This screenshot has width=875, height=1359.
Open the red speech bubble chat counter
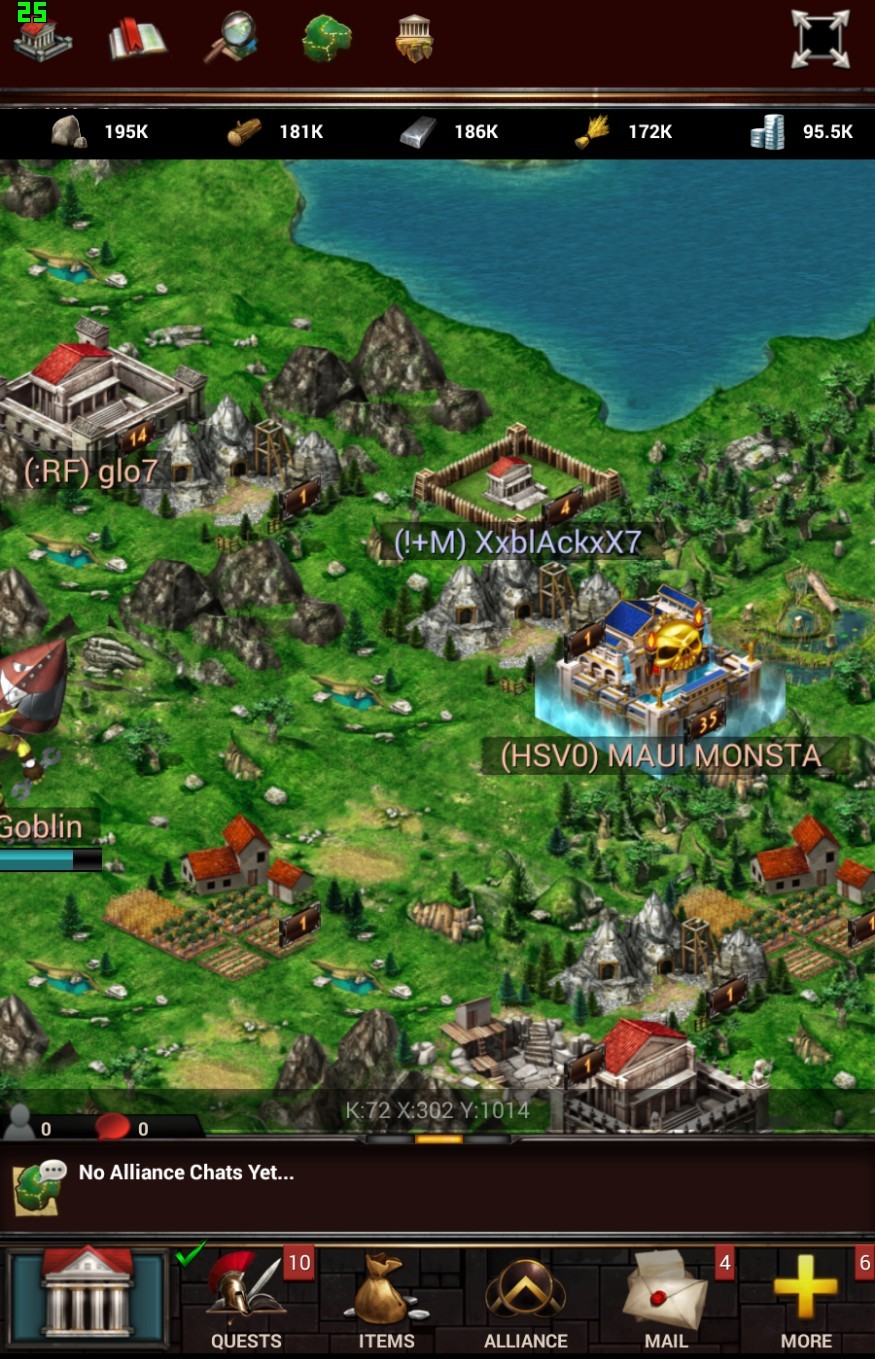point(114,1126)
